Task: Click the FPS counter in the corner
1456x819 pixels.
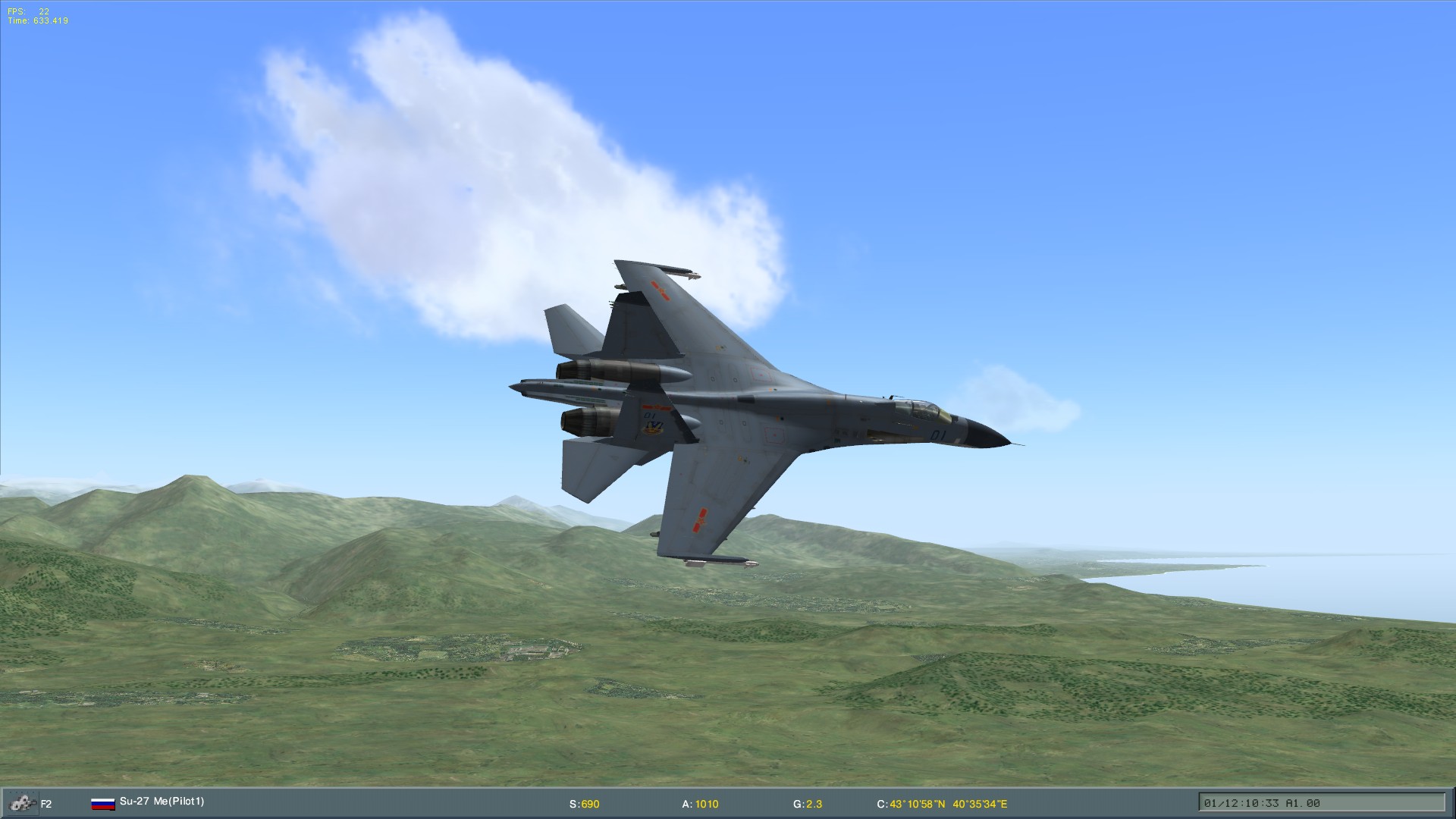Action: pyautogui.click(x=27, y=12)
